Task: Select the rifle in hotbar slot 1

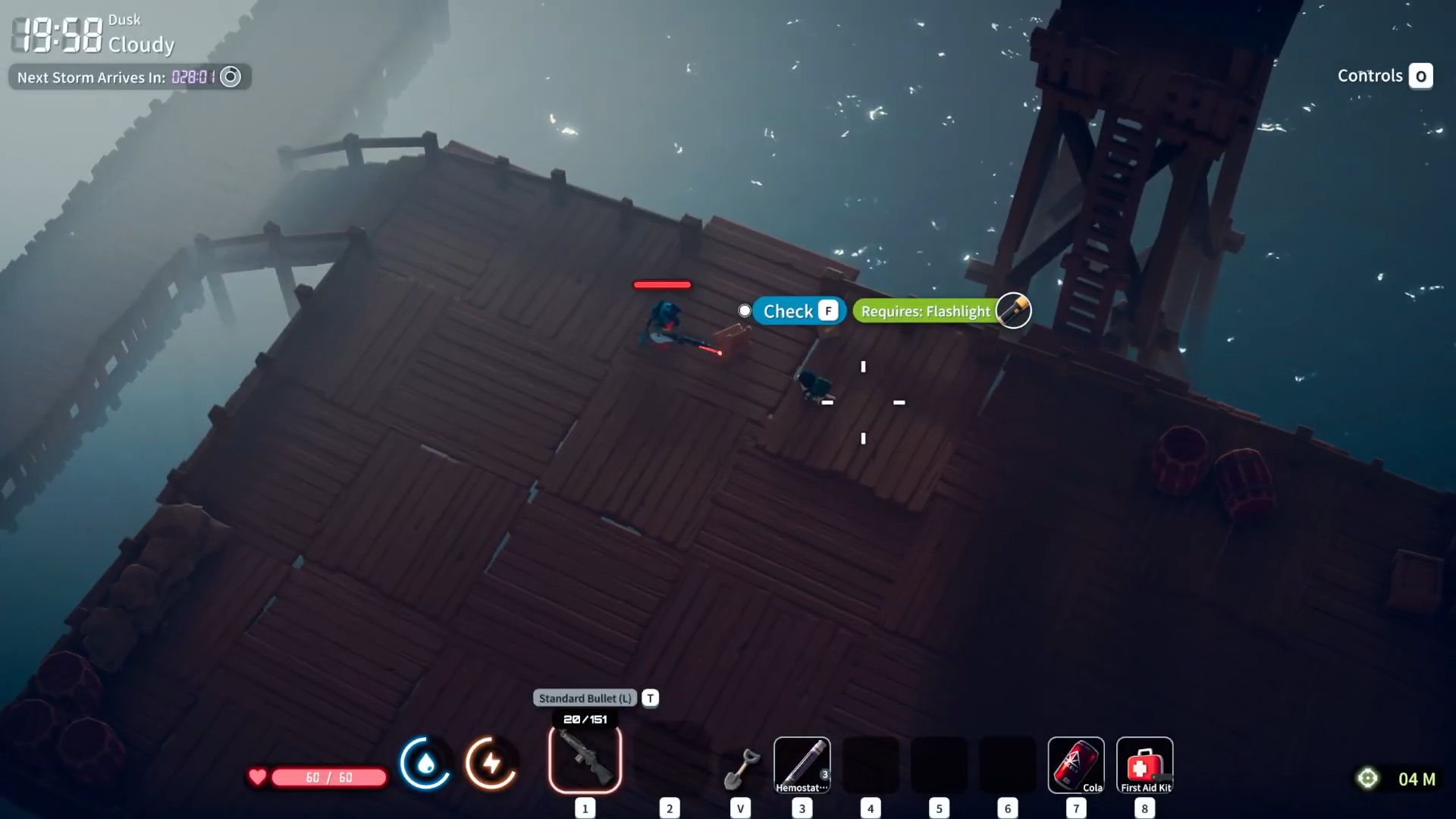Action: point(585,764)
